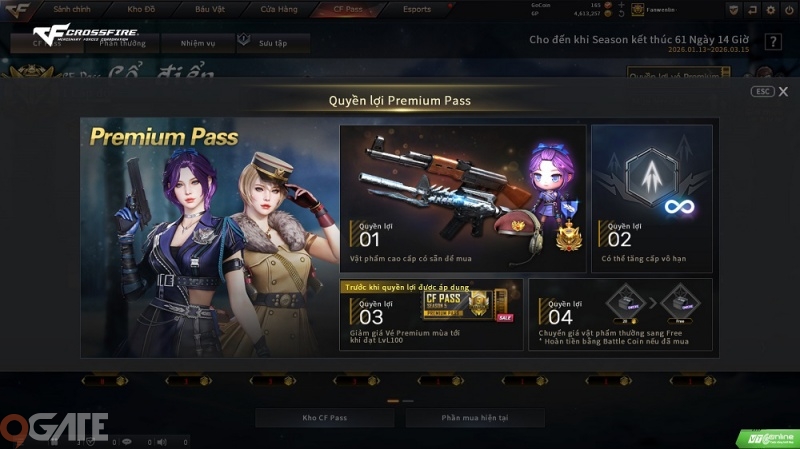Screen dimensions: 800x449
Task: Switch to the Nhiệm vụ sub-tab
Action: pos(197,44)
